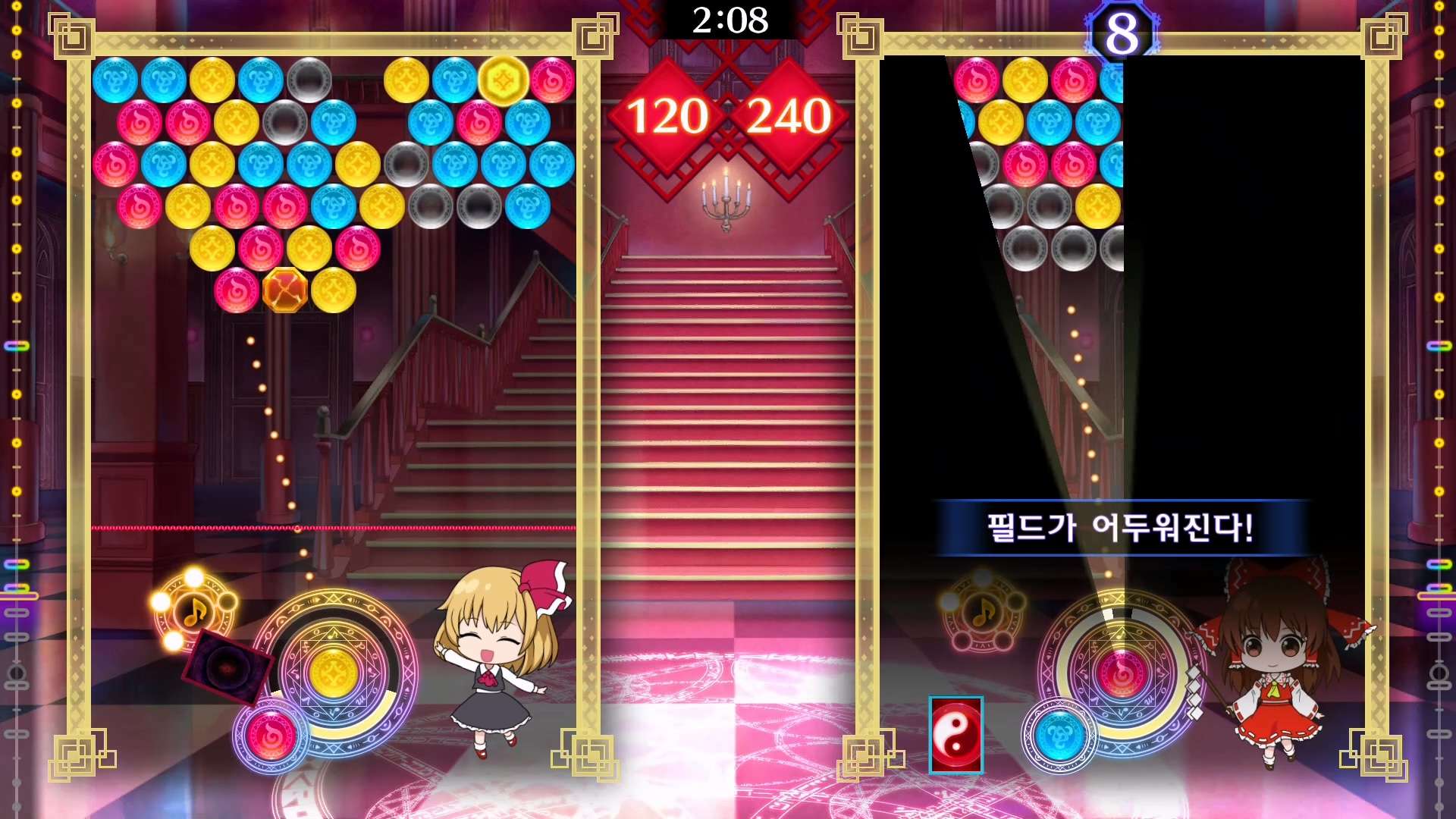
Task: Target the orange octagonal gem bubble
Action: (x=285, y=290)
